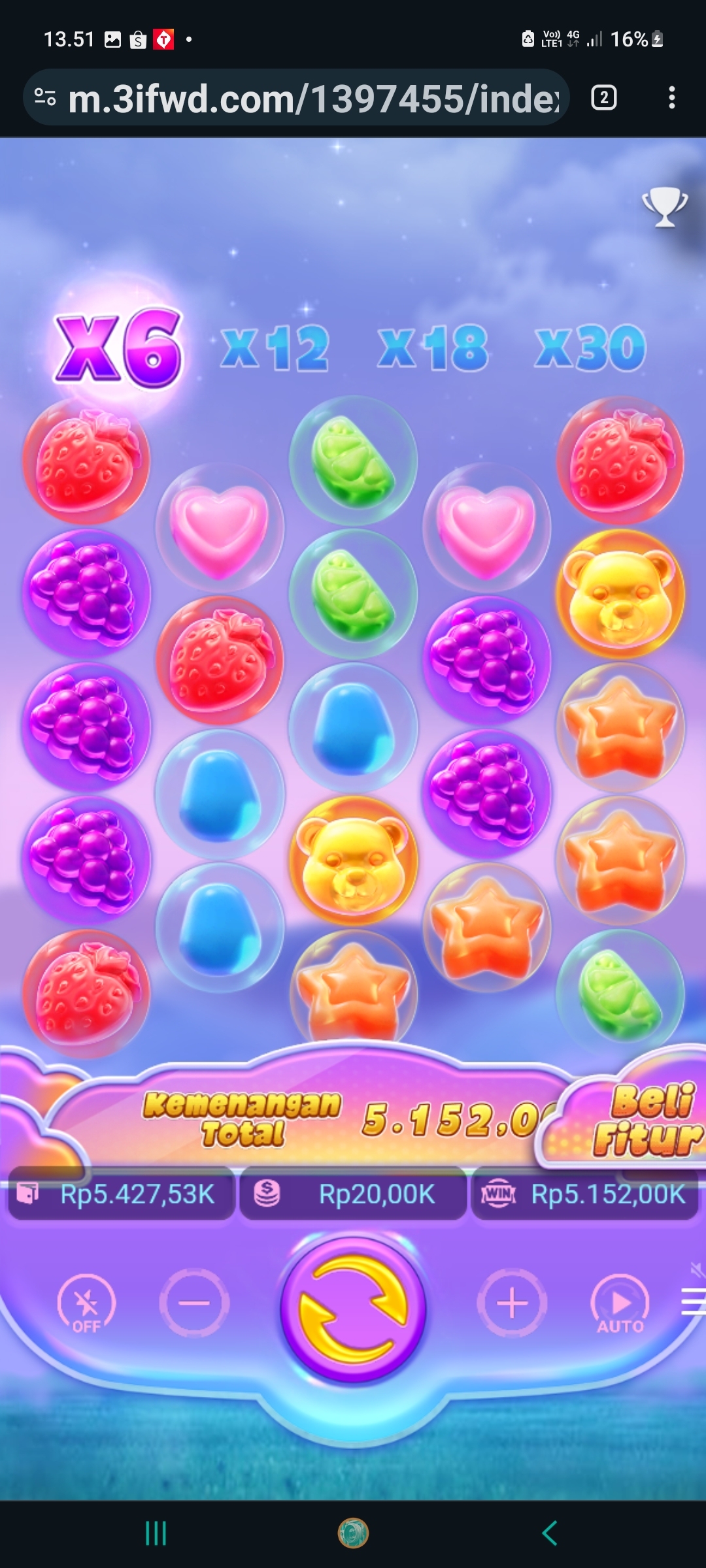Show the wallet balance details
Screen dimensions: 706x1568
click(122, 1194)
